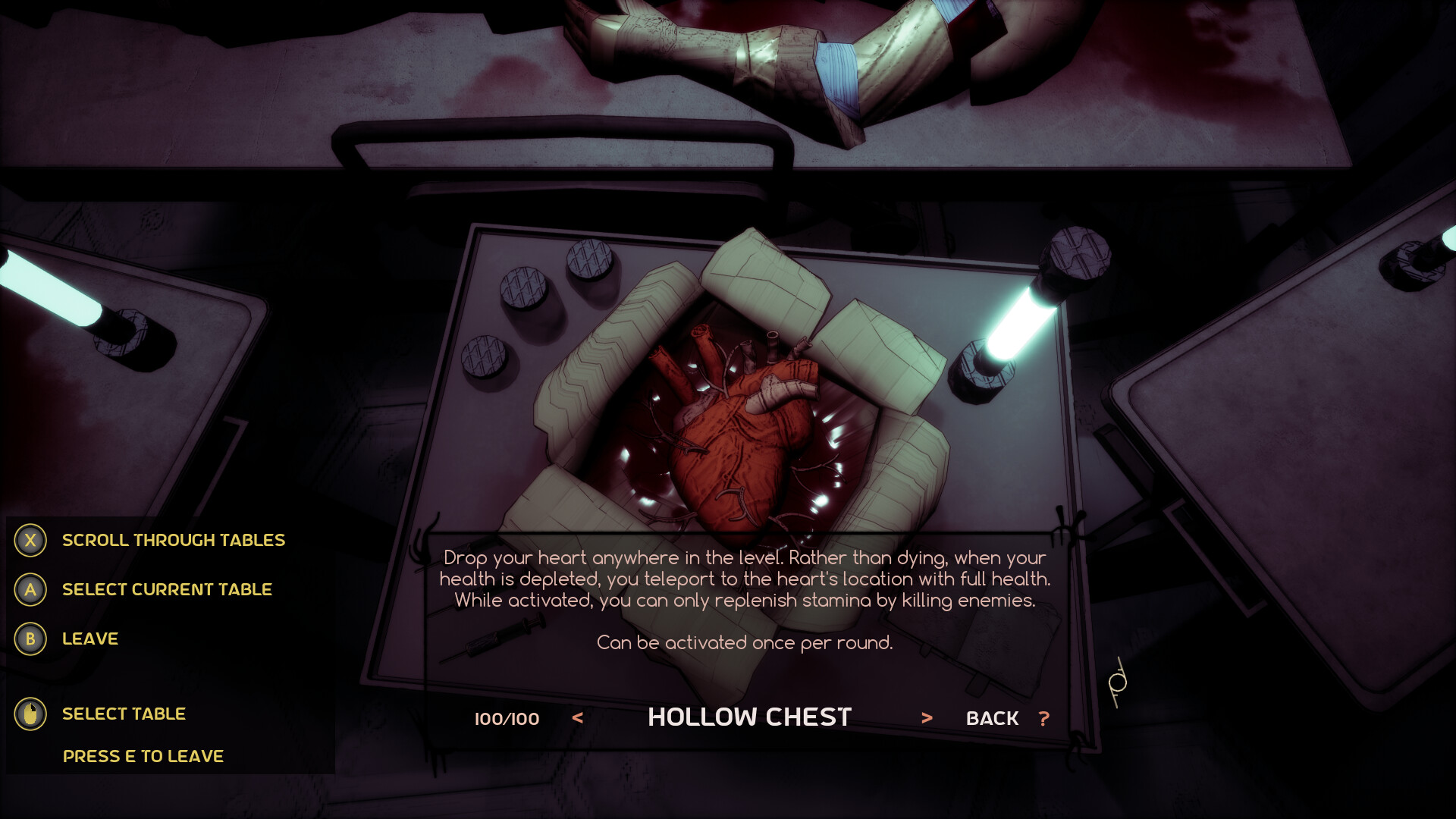This screenshot has height=819, width=1456.
Task: Click the left arrow to view previous perk
Action: 578,717
